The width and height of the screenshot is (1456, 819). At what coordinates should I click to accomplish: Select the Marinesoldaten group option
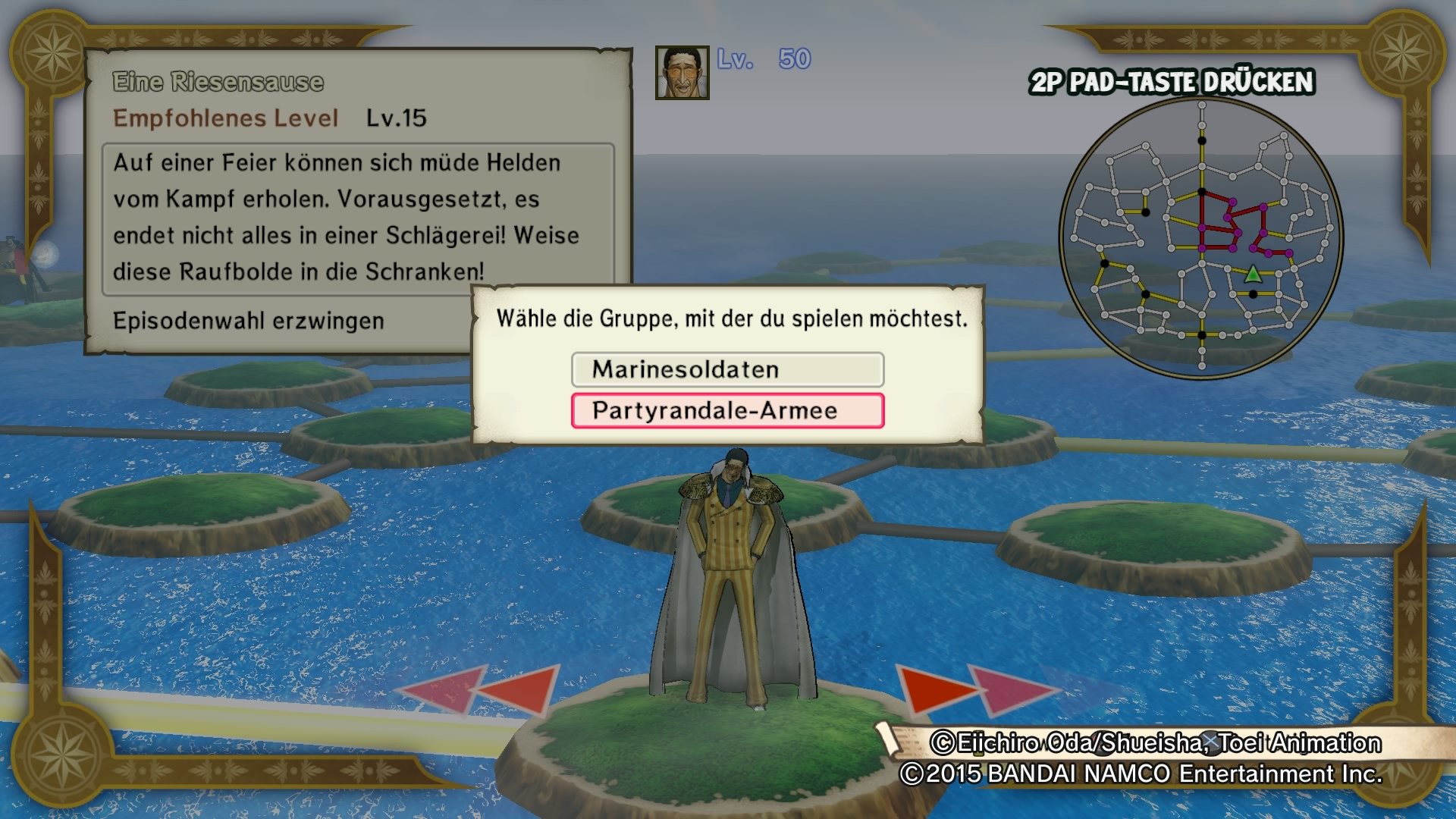pos(727,369)
